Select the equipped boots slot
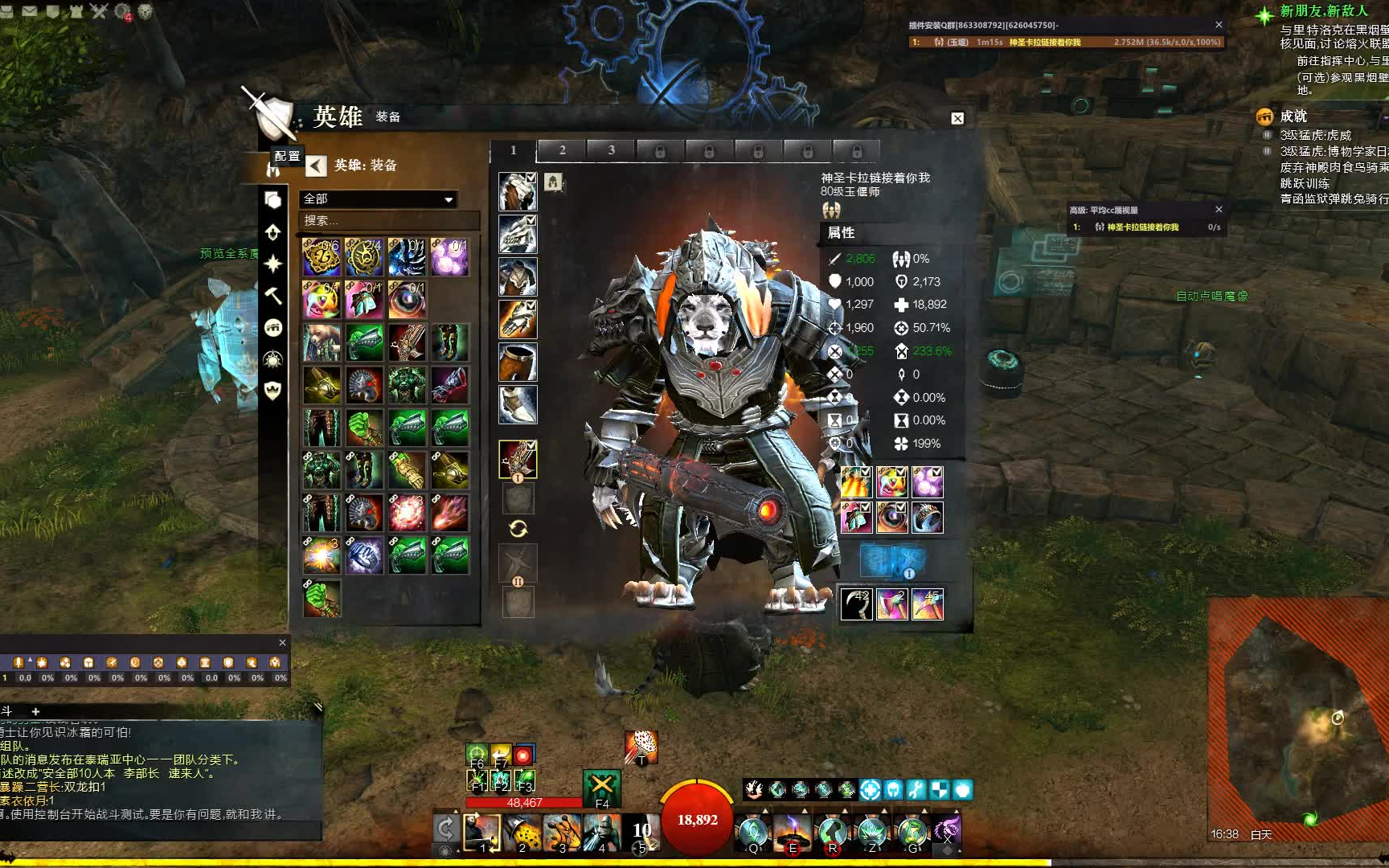Viewport: 1389px width, 868px height. 518,404
